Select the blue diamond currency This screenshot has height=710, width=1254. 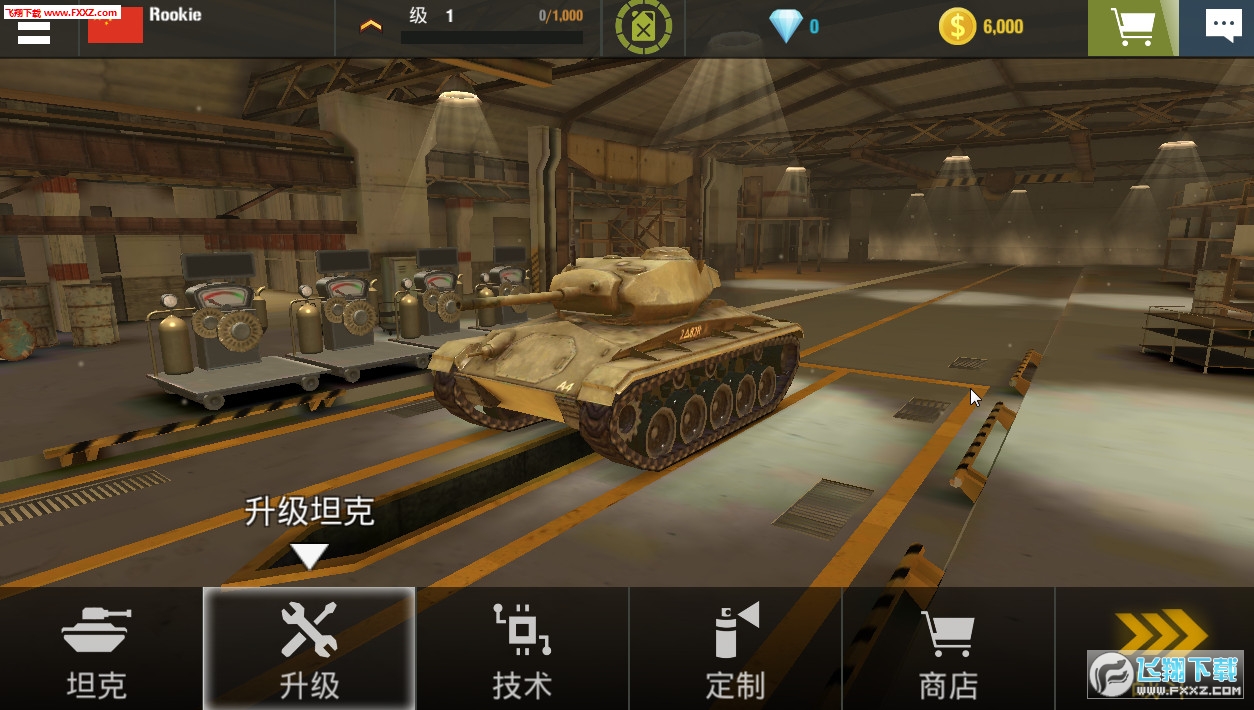(786, 27)
